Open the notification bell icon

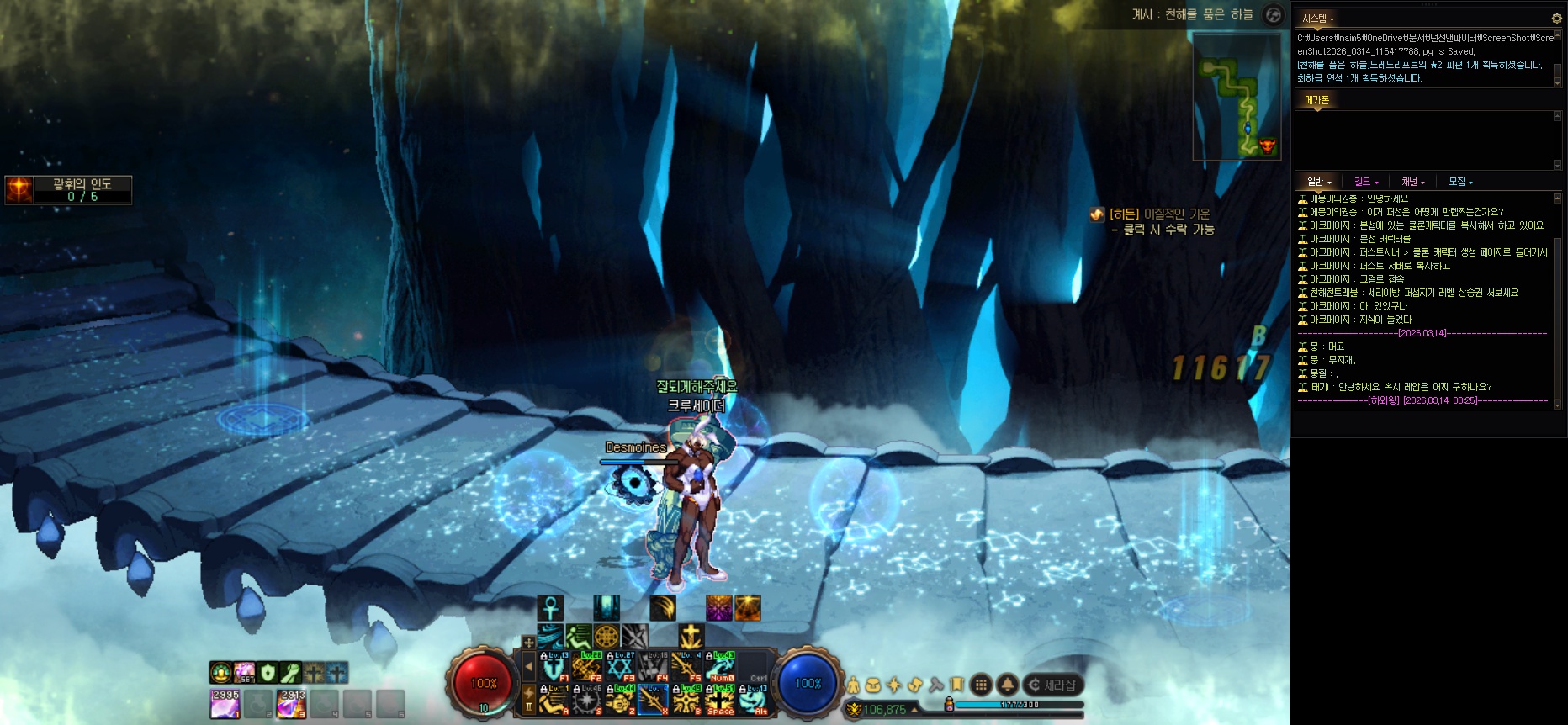[1007, 685]
